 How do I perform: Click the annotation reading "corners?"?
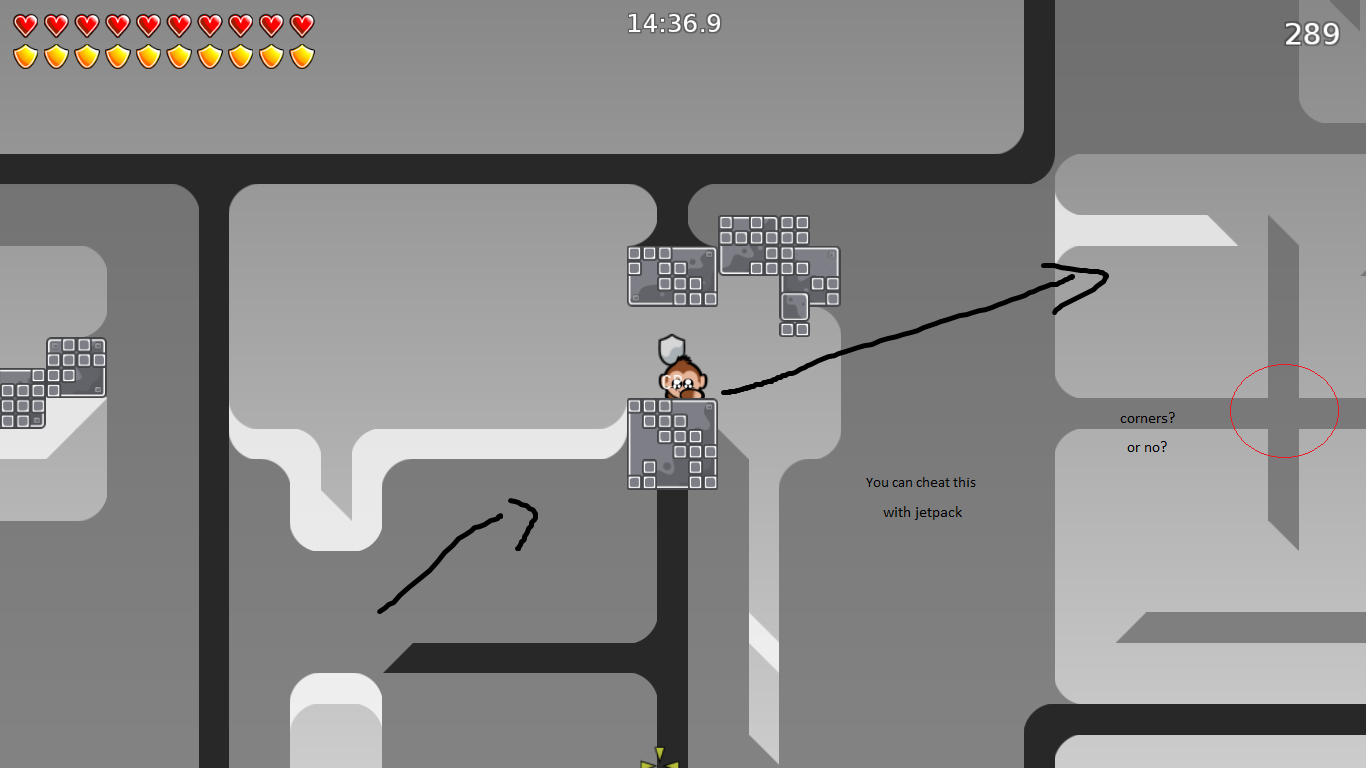1149,418
